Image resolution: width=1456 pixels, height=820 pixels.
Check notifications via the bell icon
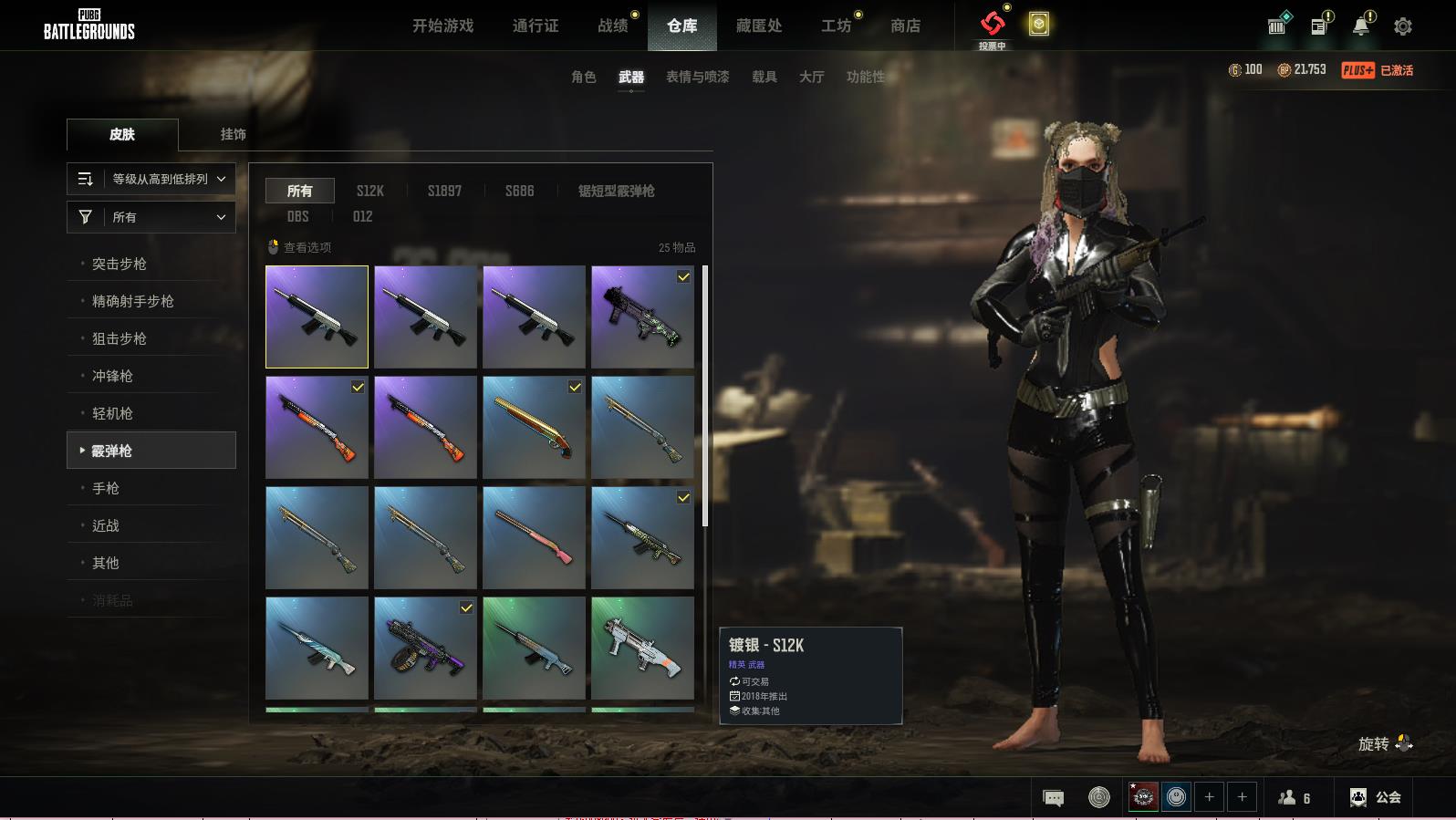coord(1361,26)
